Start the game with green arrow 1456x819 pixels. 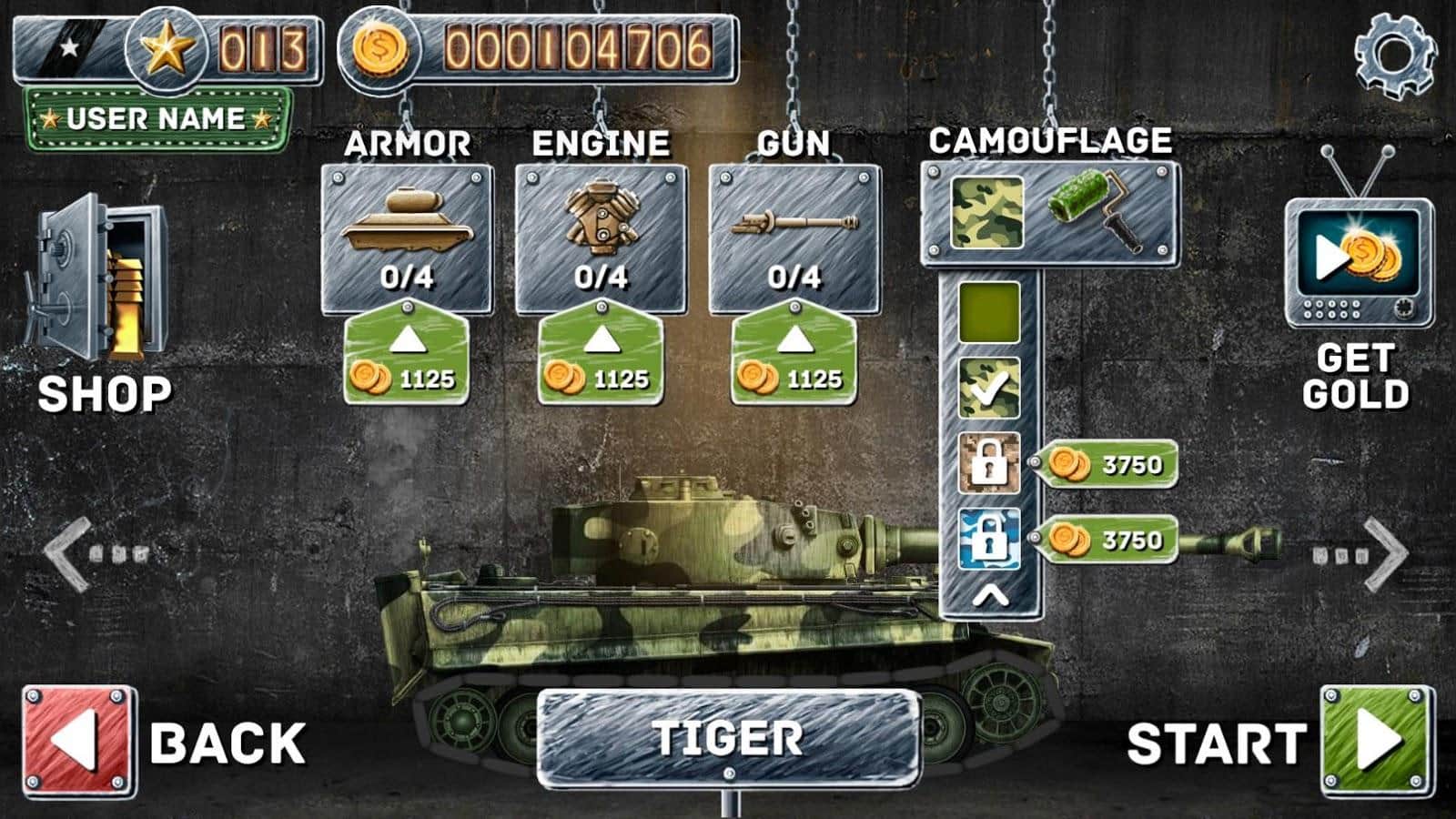pyautogui.click(x=1377, y=742)
